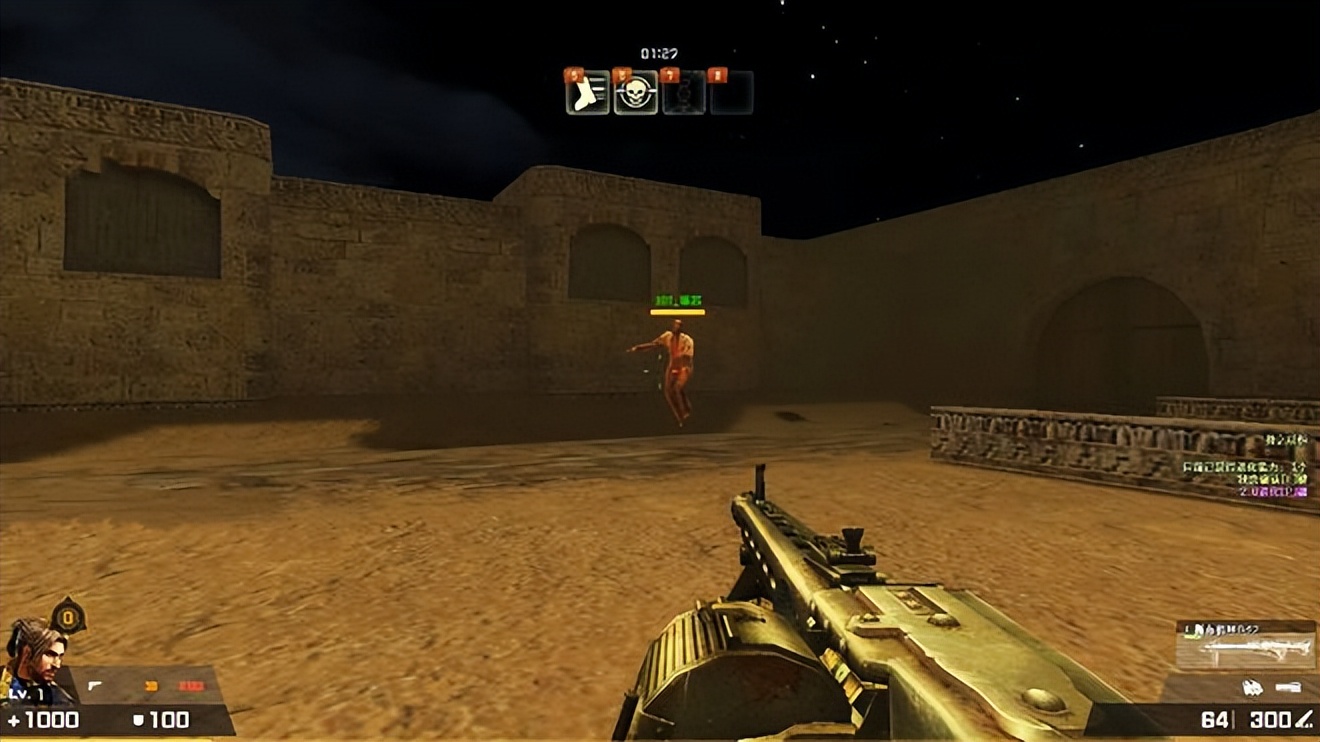Select the small knife icon above ammo
1320x742 pixels.
(1288, 688)
